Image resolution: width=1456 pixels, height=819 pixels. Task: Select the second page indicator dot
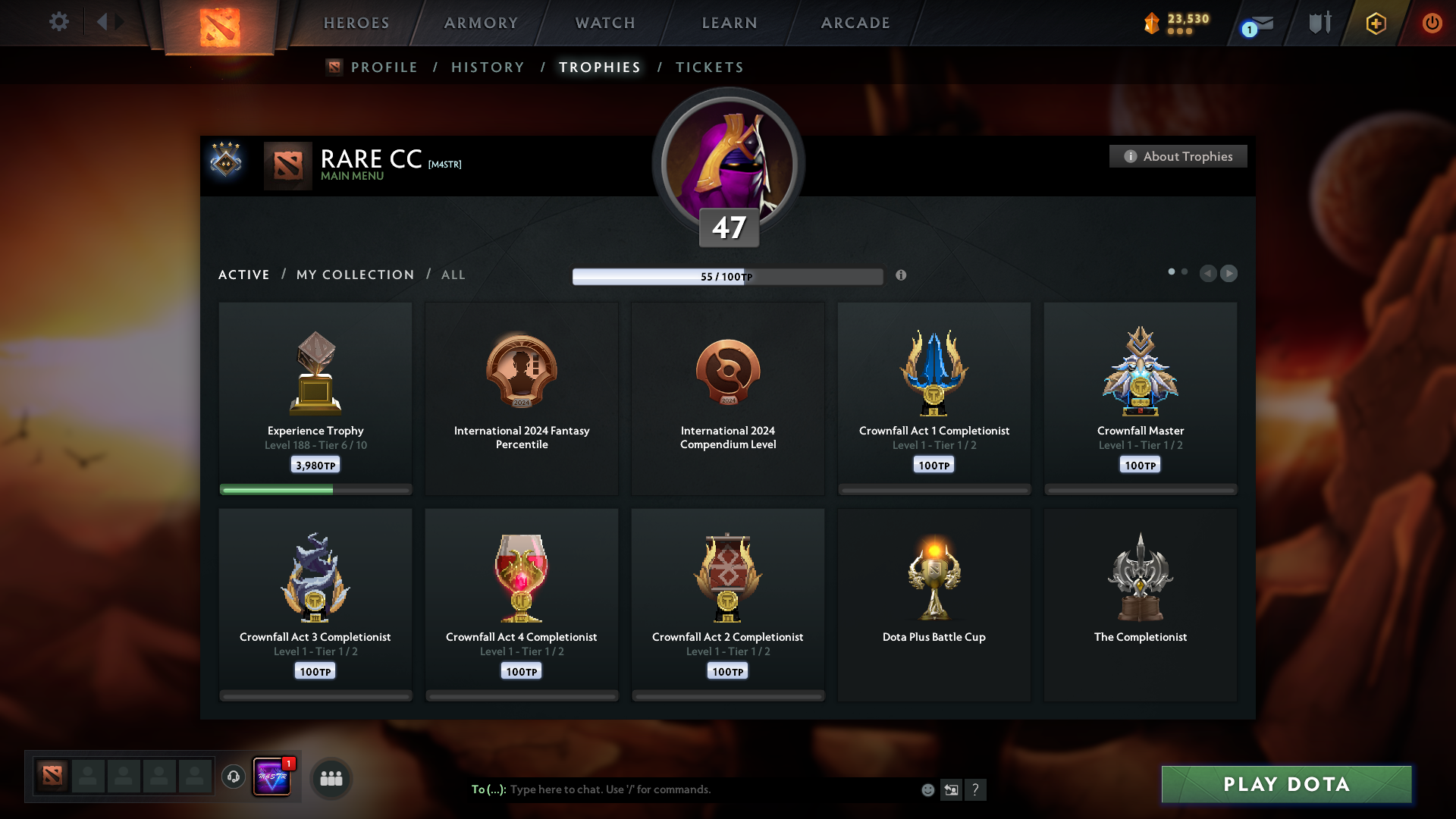(1185, 271)
